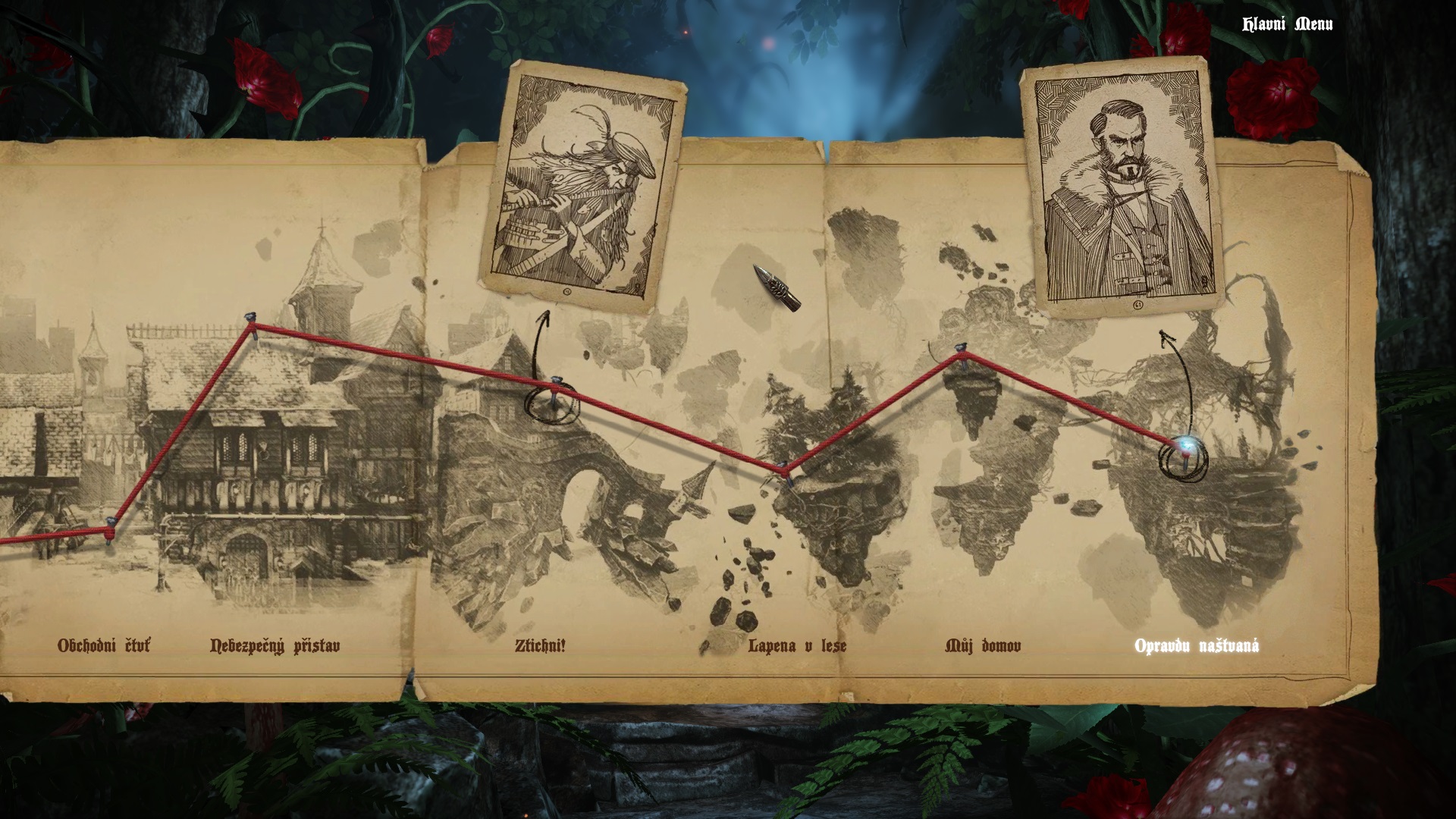Pick the Lapena v lese chapter

pos(797,646)
